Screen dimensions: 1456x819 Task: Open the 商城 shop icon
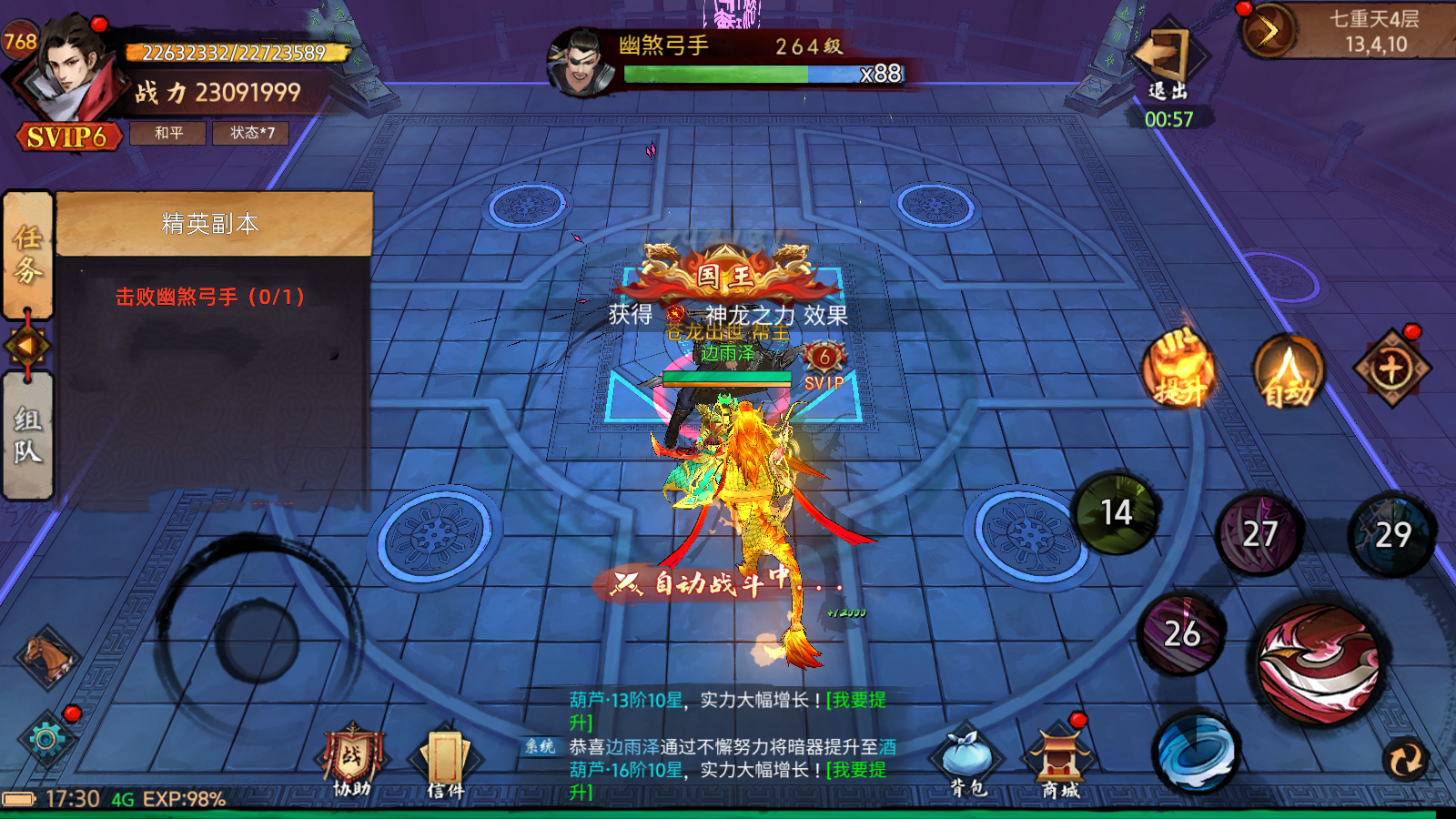click(x=1059, y=763)
